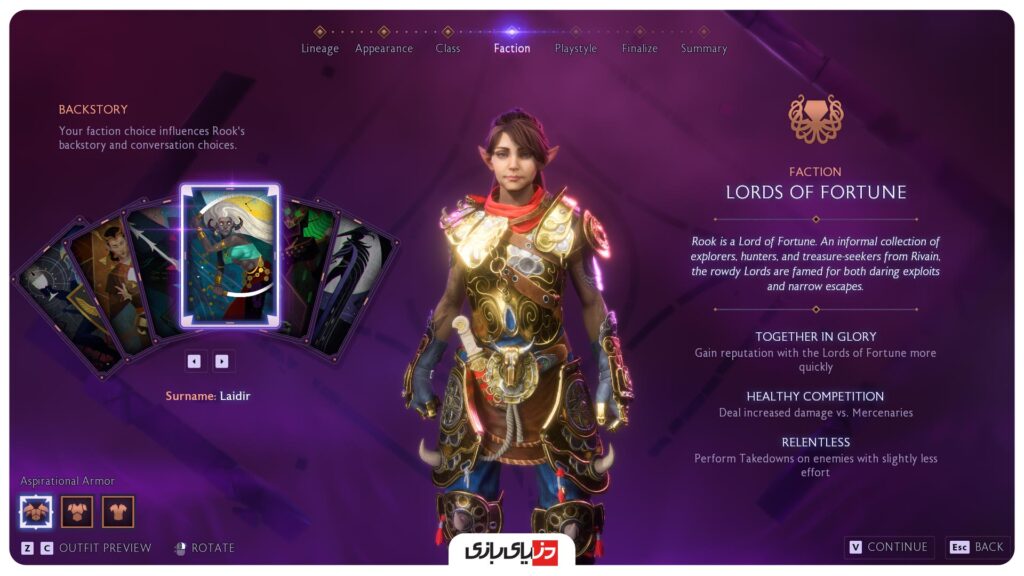The width and height of the screenshot is (1024, 576).
Task: Go to the Appearance step
Action: 384,47
